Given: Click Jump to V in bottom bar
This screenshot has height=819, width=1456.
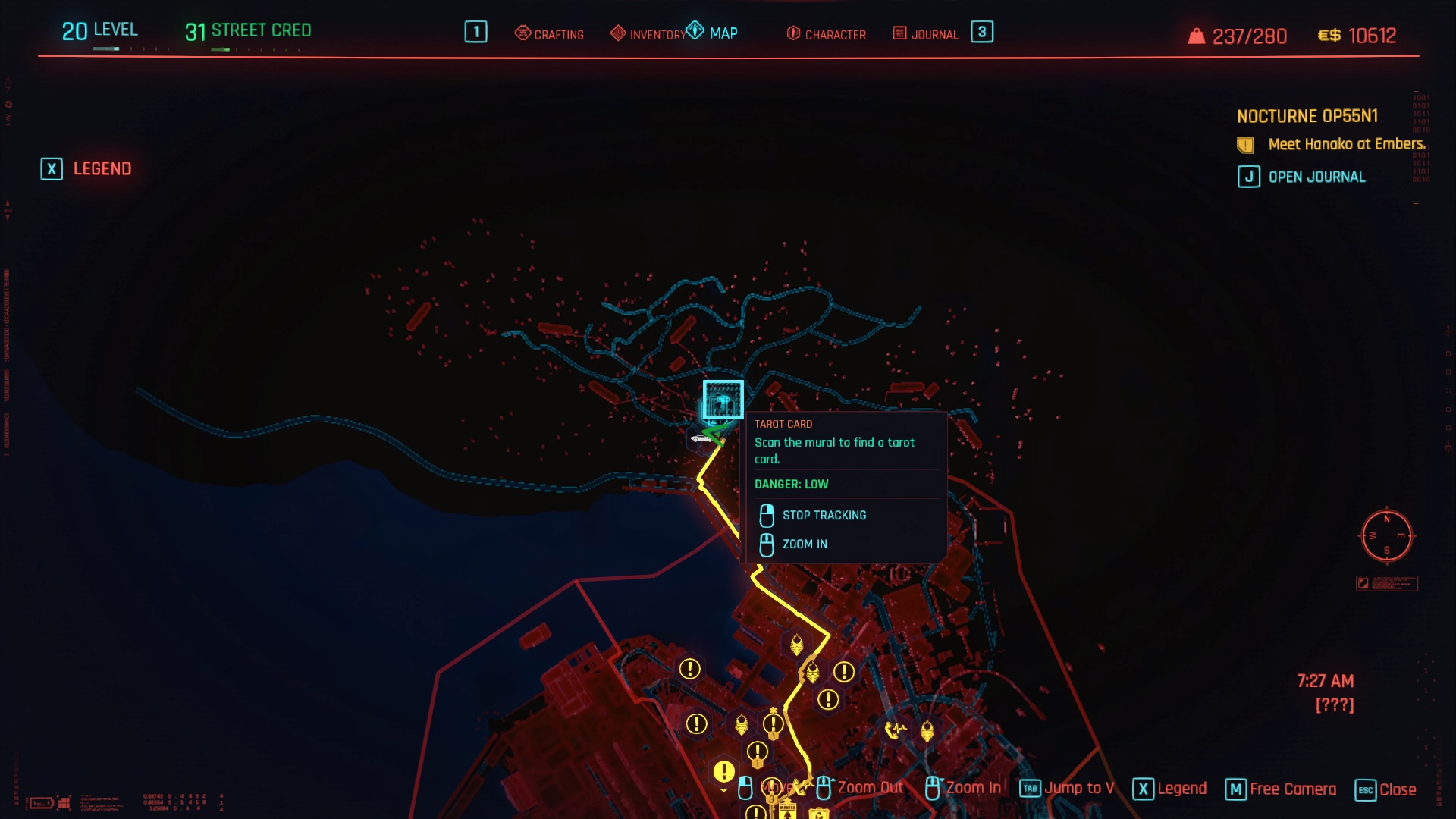Looking at the screenshot, I should point(1067,789).
